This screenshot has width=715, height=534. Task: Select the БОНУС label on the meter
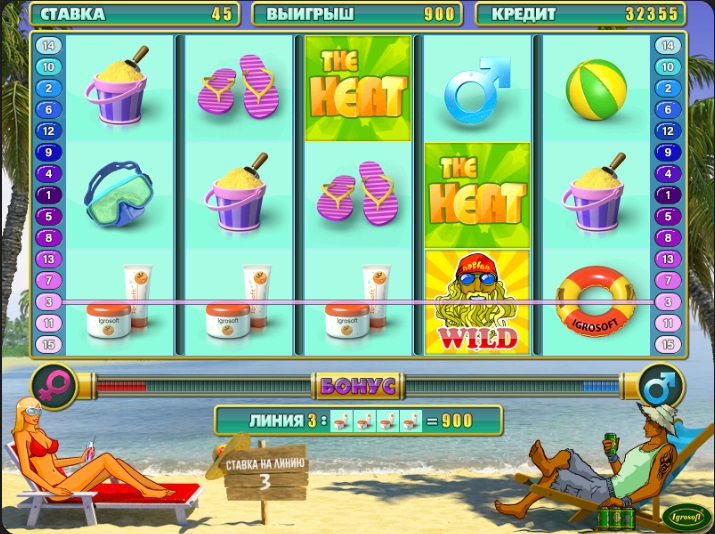357,385
